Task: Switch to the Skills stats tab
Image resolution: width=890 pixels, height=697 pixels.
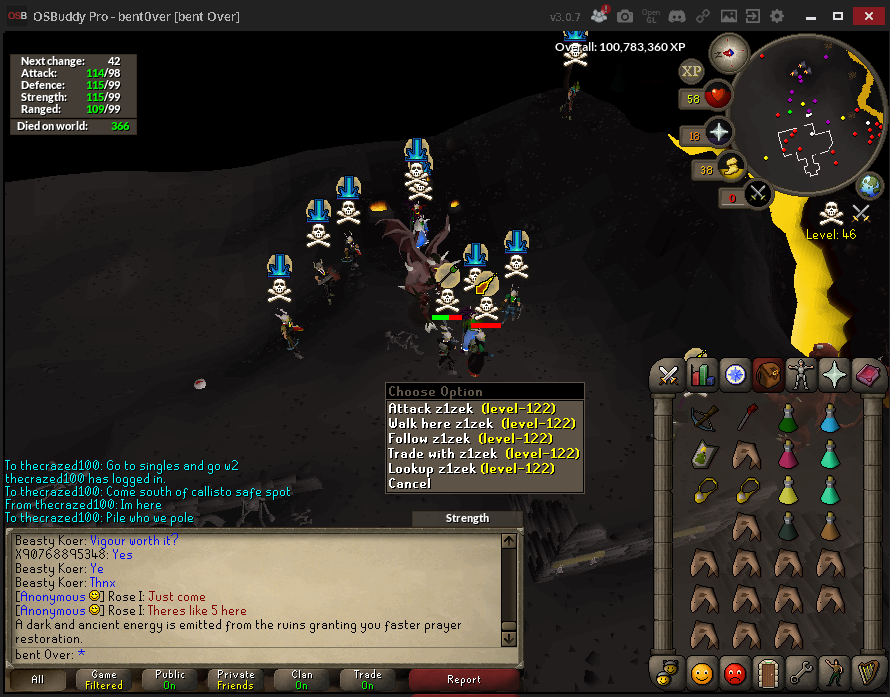Action: [702, 375]
